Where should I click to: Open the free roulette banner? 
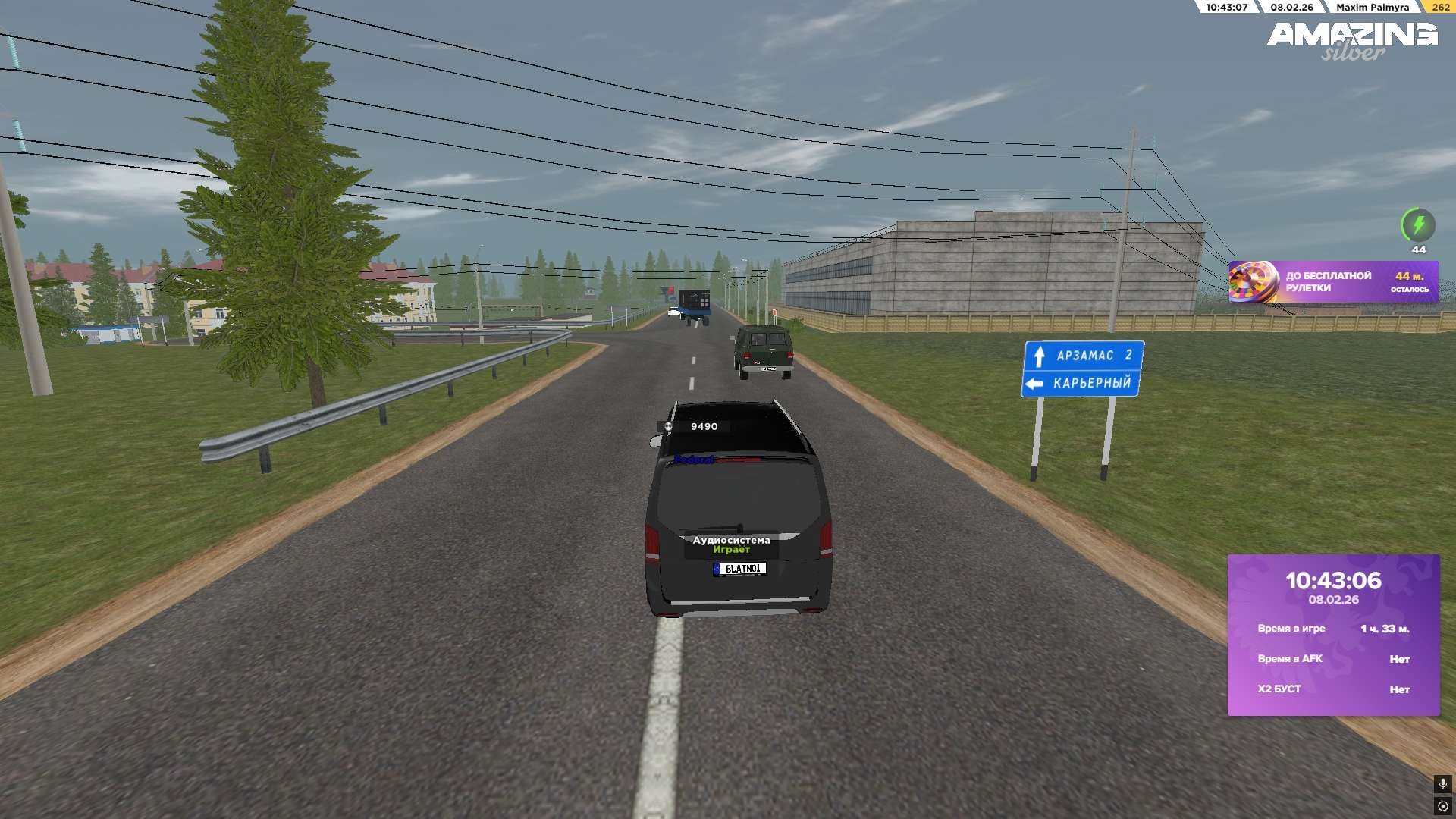(1333, 282)
